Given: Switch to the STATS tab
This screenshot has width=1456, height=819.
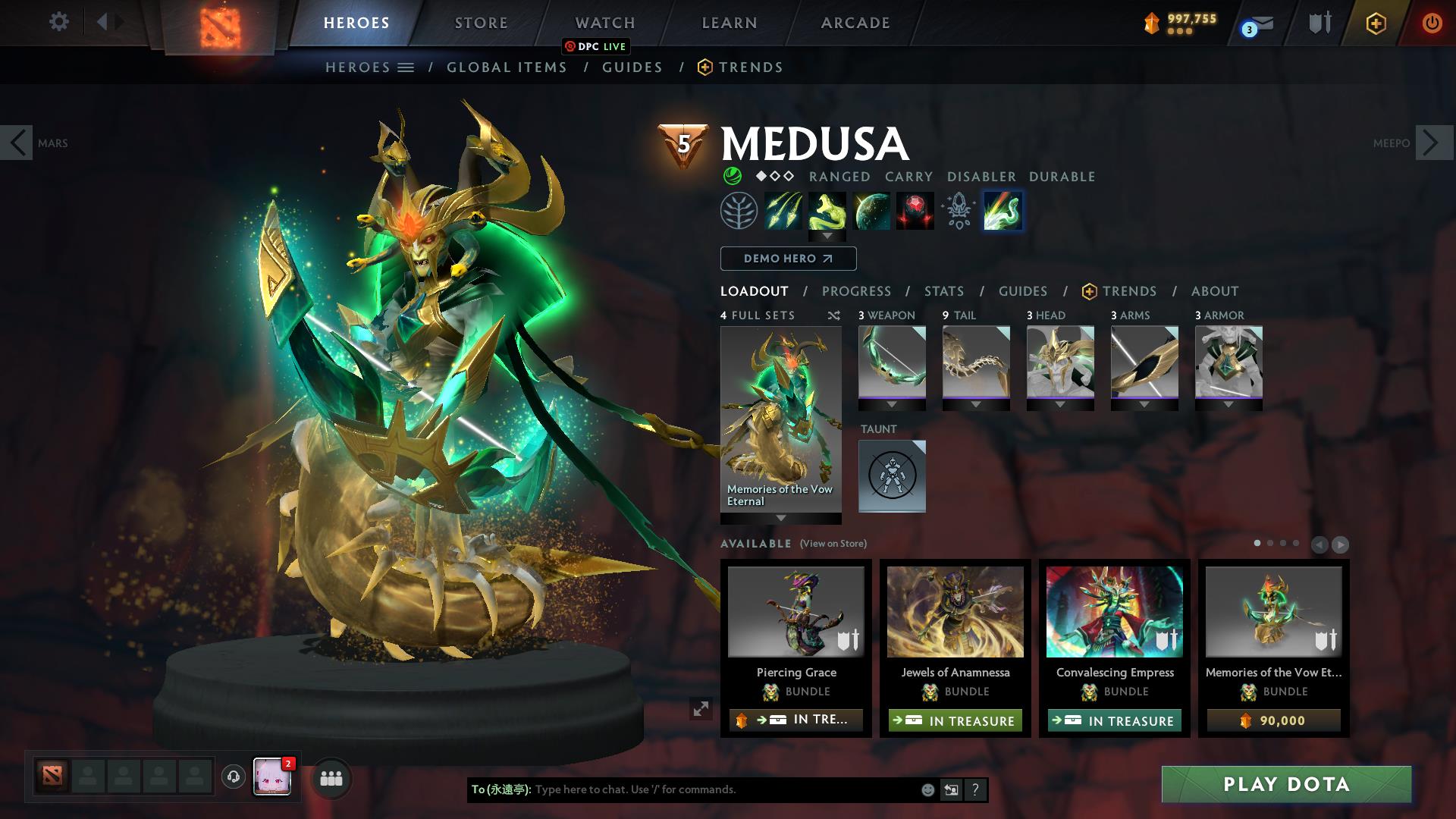Looking at the screenshot, I should (943, 291).
